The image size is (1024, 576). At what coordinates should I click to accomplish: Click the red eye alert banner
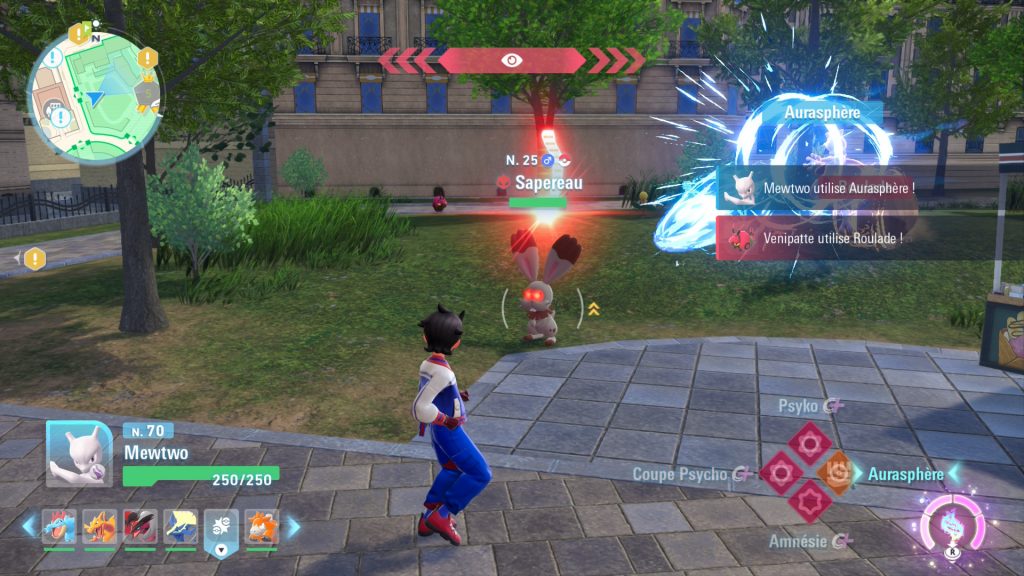click(x=510, y=60)
